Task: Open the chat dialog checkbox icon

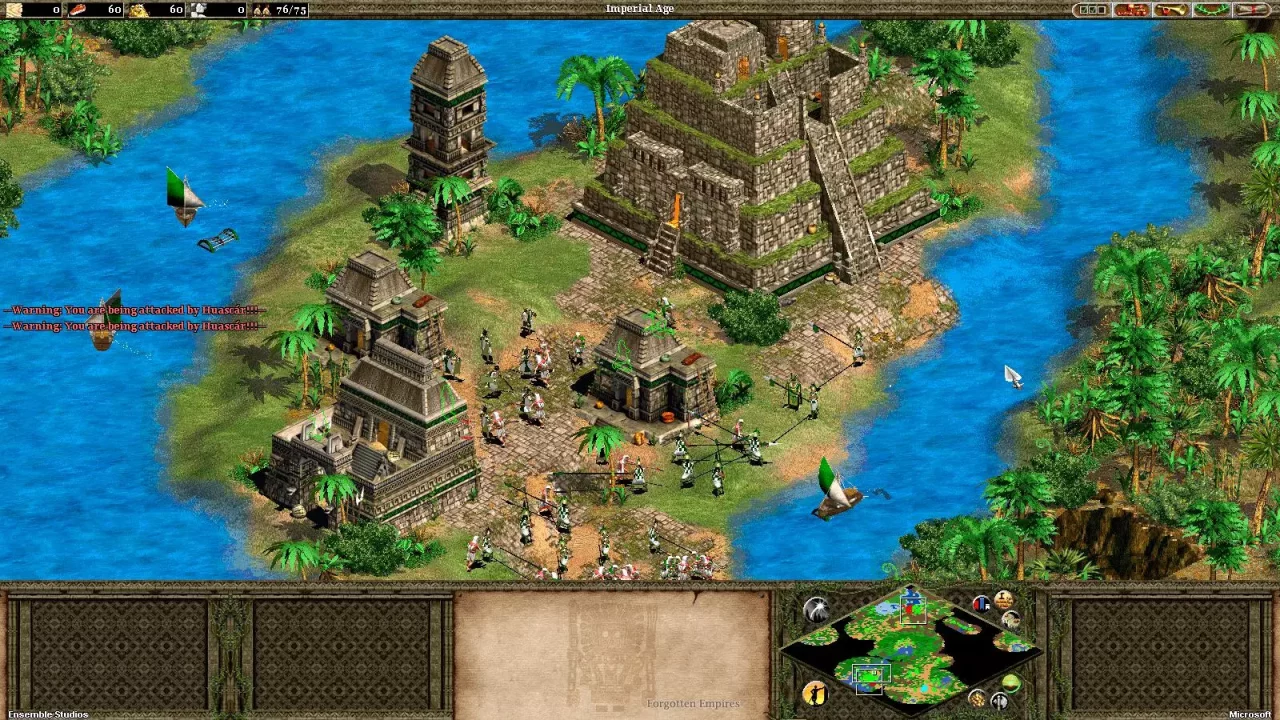Action: [1092, 10]
